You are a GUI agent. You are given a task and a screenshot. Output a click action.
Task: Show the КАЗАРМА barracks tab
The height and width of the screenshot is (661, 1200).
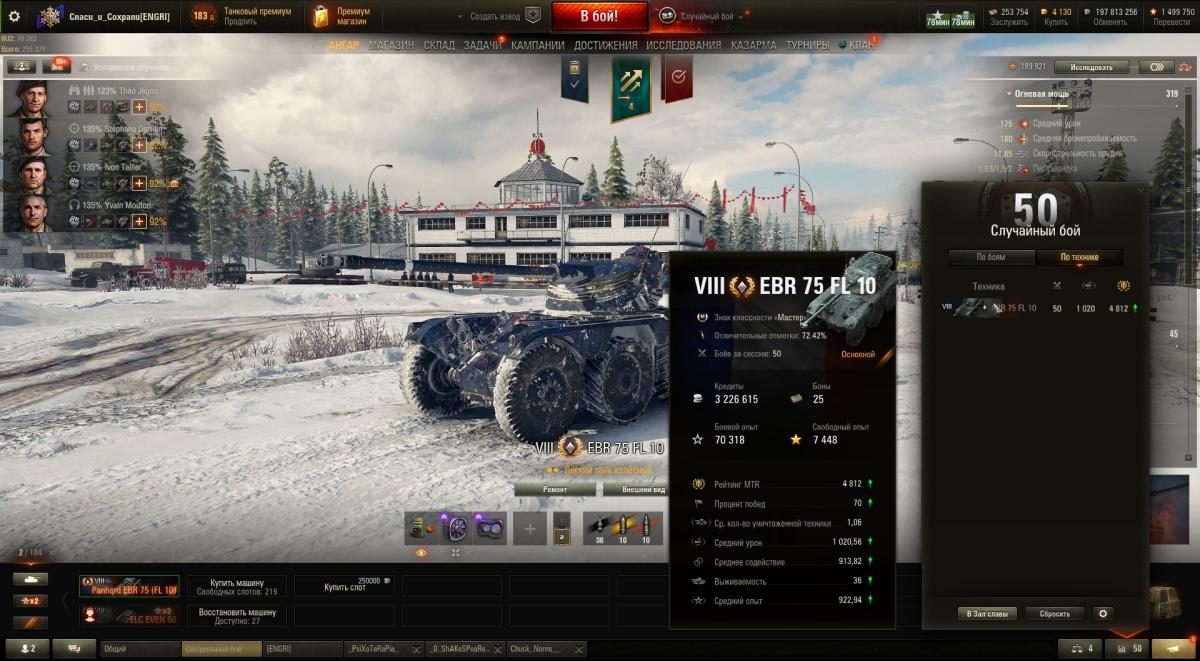pyautogui.click(x=752, y=45)
